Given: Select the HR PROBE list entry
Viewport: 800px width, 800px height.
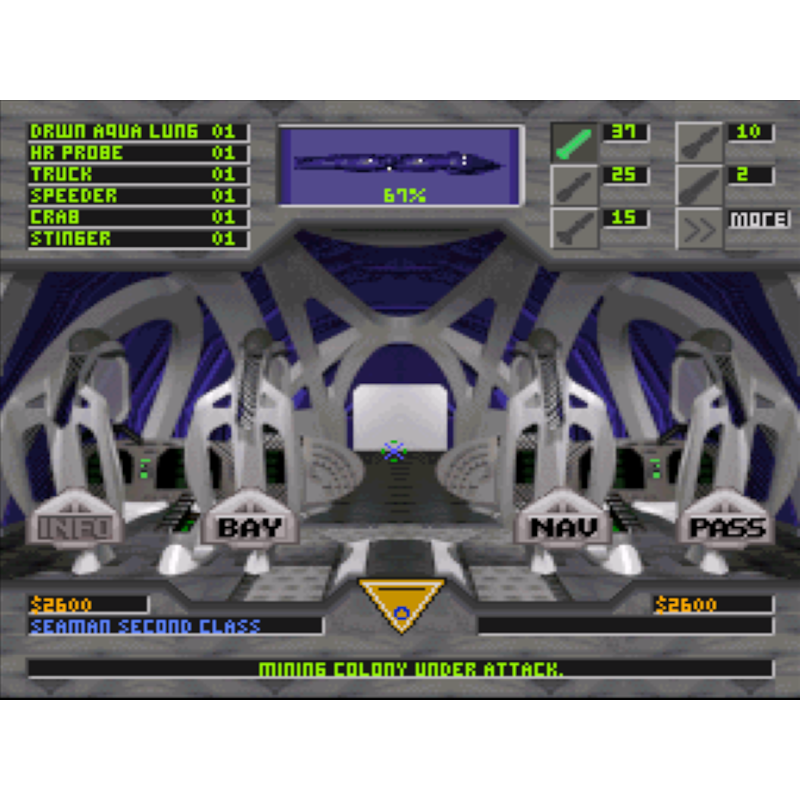Looking at the screenshot, I should [137, 153].
